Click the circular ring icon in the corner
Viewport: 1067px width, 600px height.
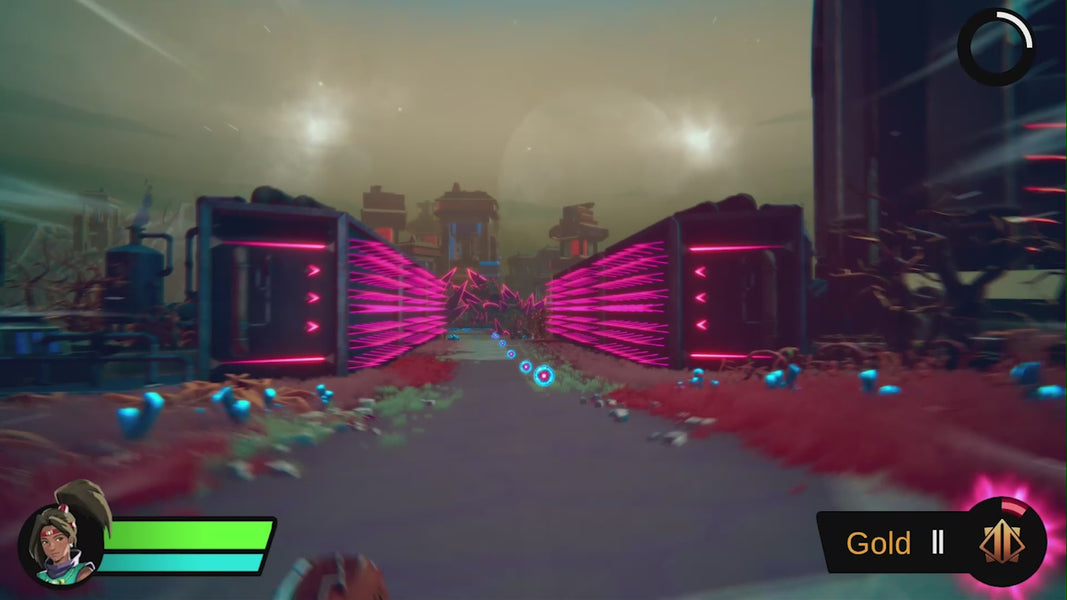pyautogui.click(x=995, y=47)
